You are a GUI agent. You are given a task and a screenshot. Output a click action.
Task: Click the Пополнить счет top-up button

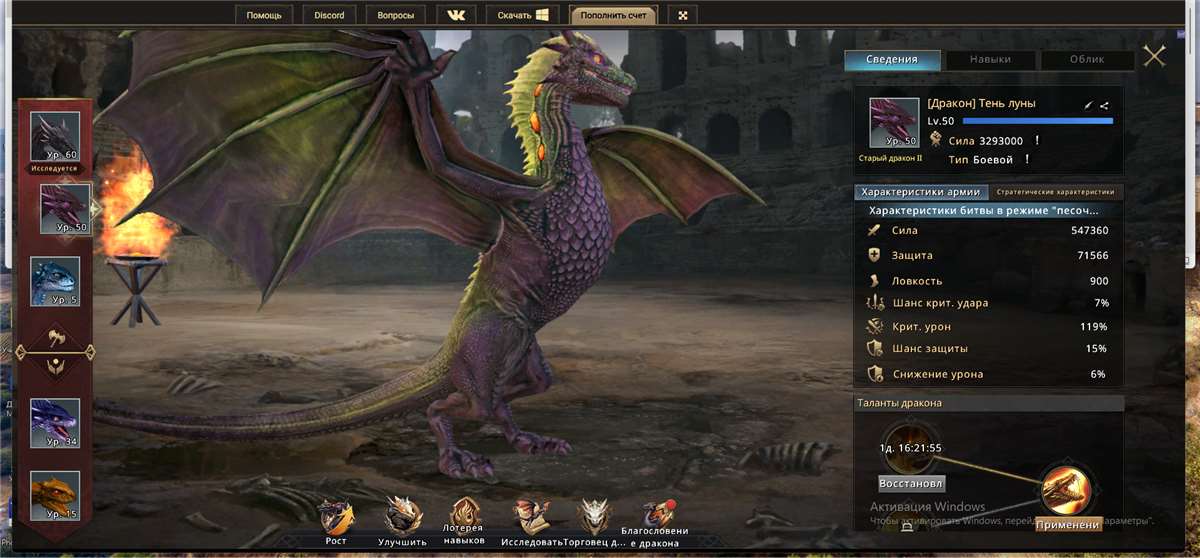coord(614,15)
